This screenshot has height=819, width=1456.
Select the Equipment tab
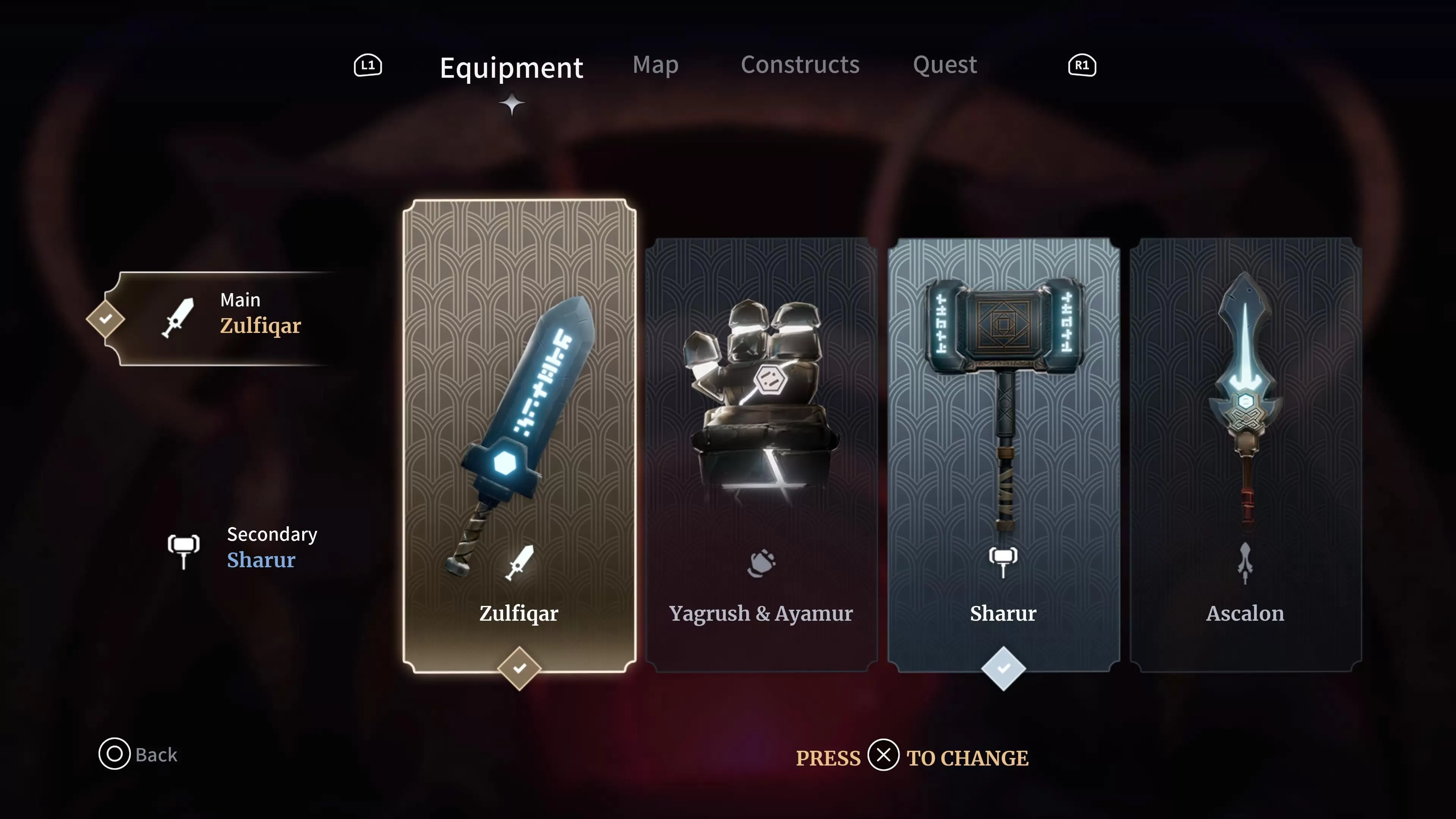[x=511, y=68]
